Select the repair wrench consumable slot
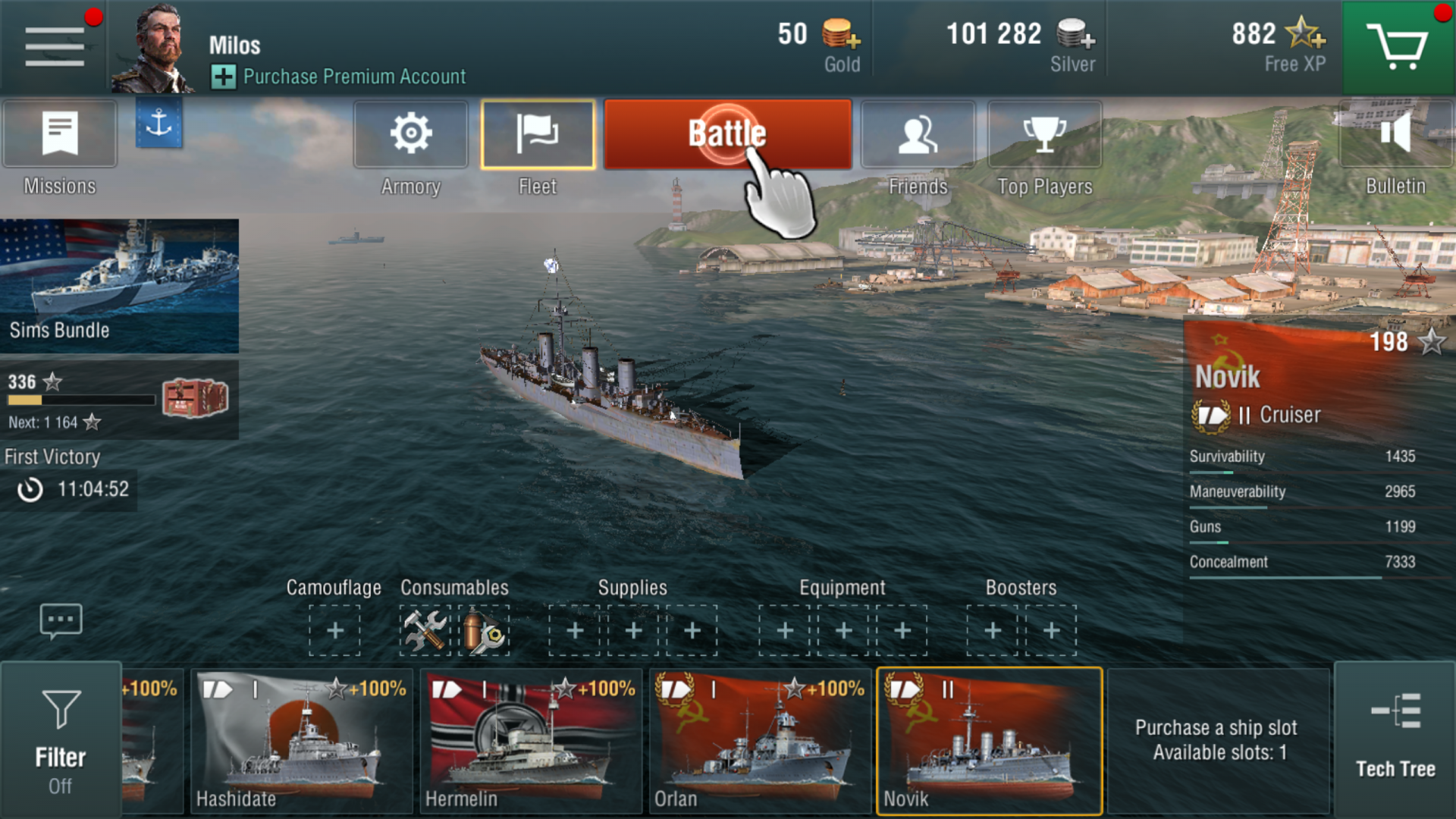Image resolution: width=1456 pixels, height=819 pixels. (425, 630)
